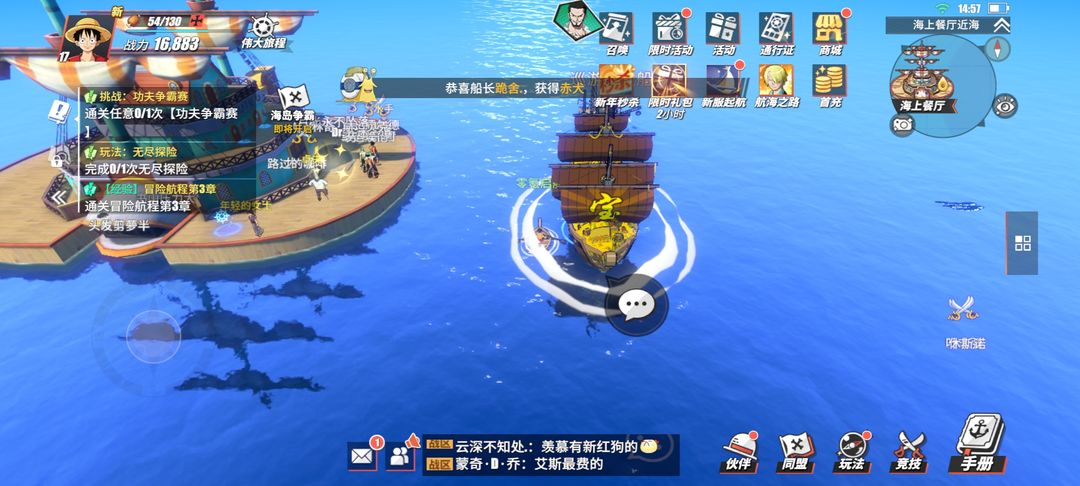This screenshot has width=1080, height=486.
Task: Open Luffy's player profile portrait
Action: pyautogui.click(x=88, y=38)
